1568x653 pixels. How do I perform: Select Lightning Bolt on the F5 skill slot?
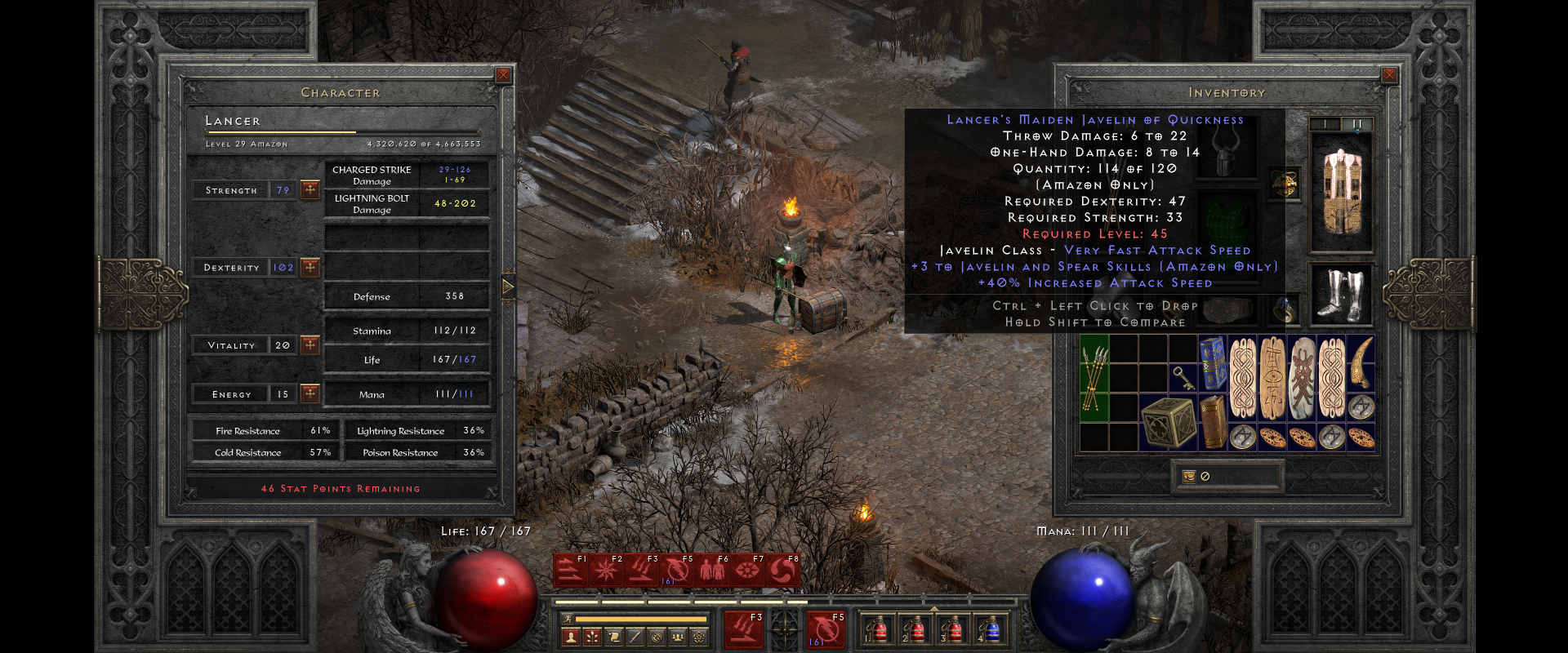[x=678, y=570]
